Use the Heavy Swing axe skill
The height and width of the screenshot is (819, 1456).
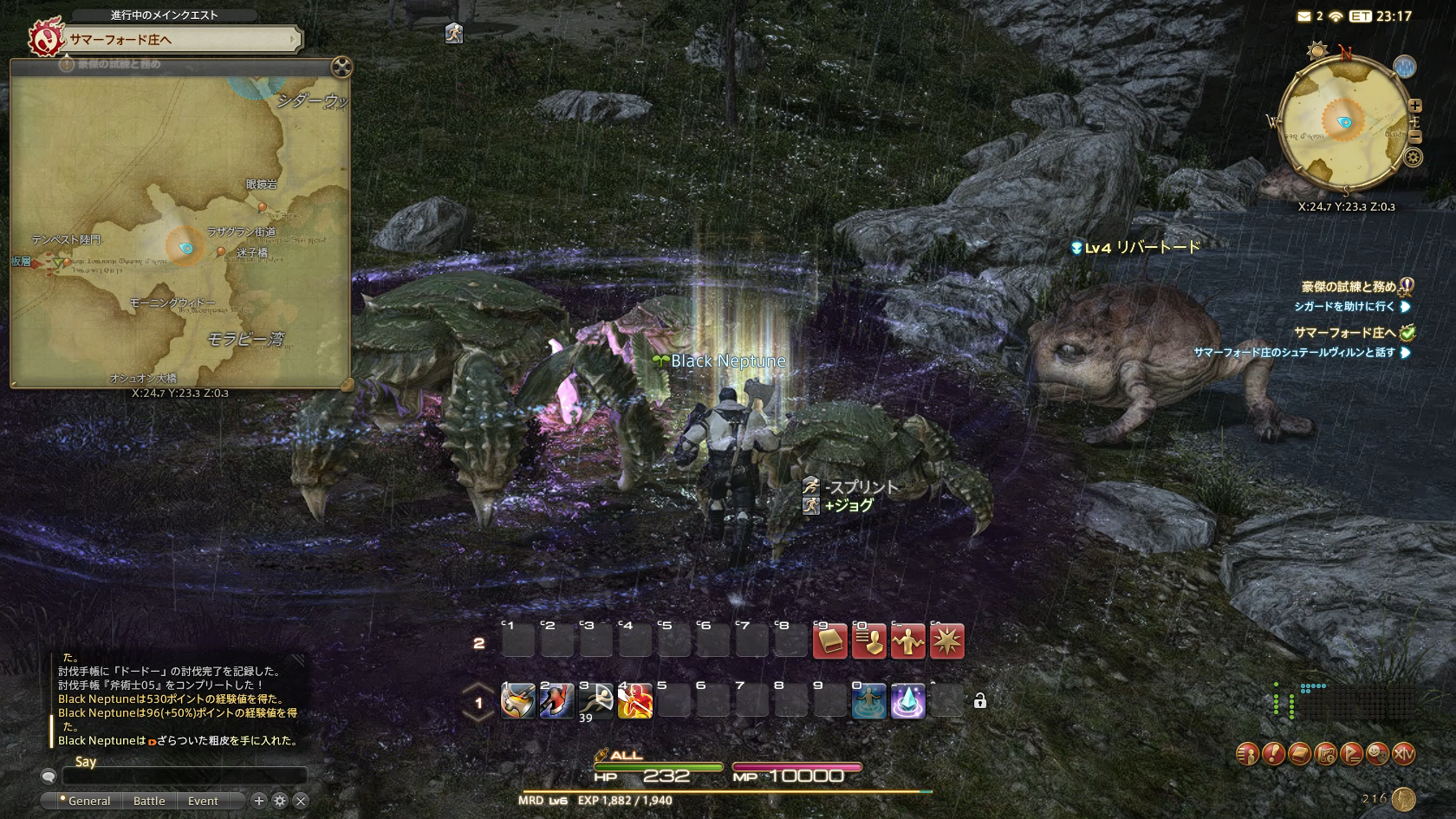click(x=518, y=700)
